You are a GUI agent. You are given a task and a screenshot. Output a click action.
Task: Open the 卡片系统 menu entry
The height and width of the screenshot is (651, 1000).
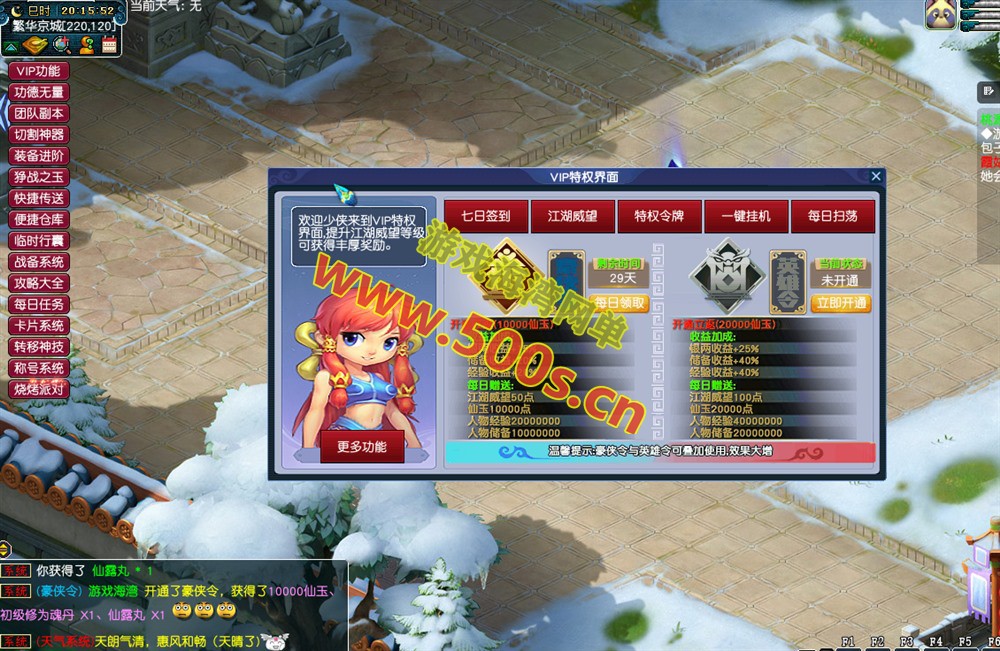[39, 325]
